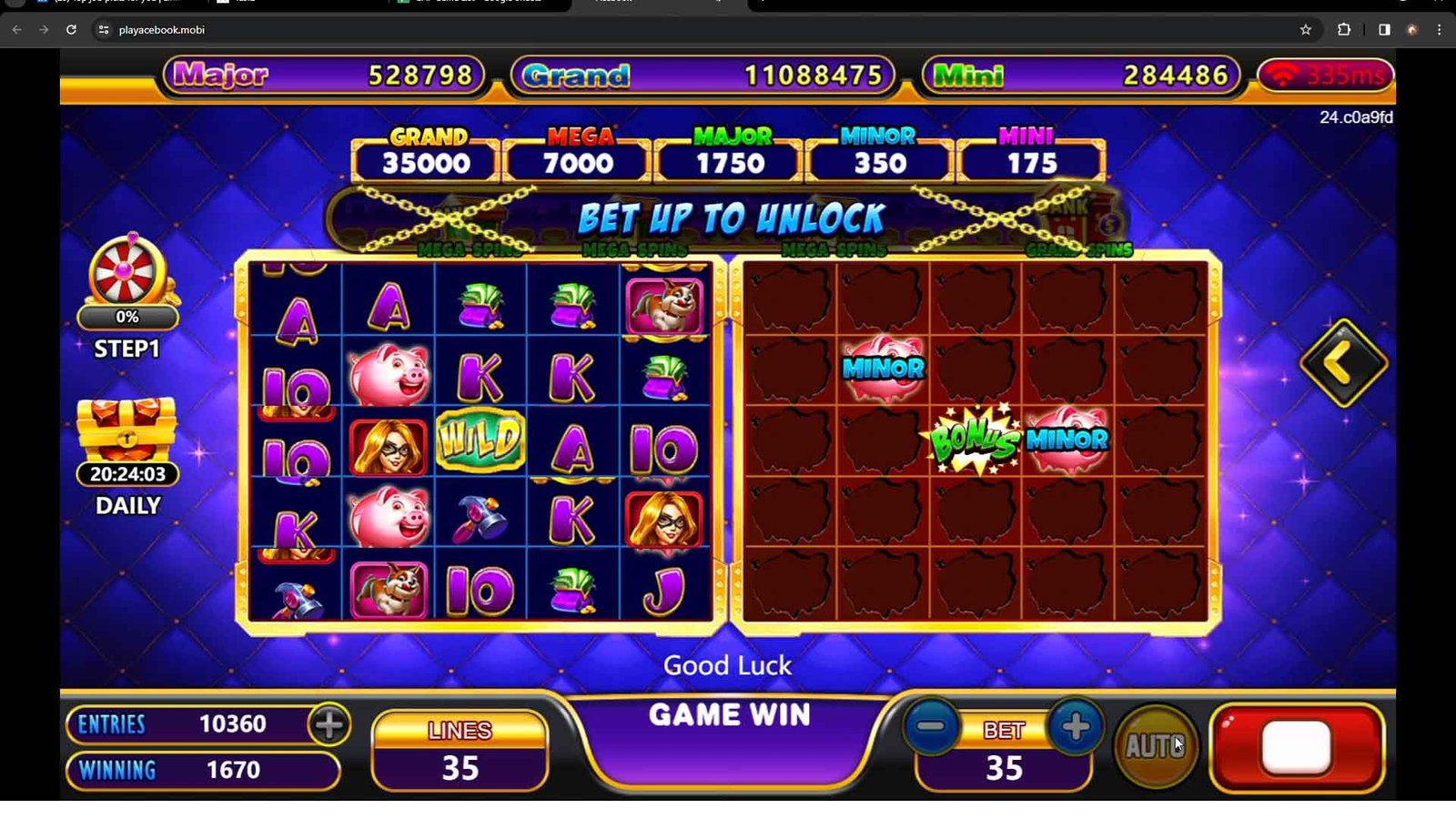1456x819 pixels.
Task: Add entries with the plus button
Action: point(329,724)
